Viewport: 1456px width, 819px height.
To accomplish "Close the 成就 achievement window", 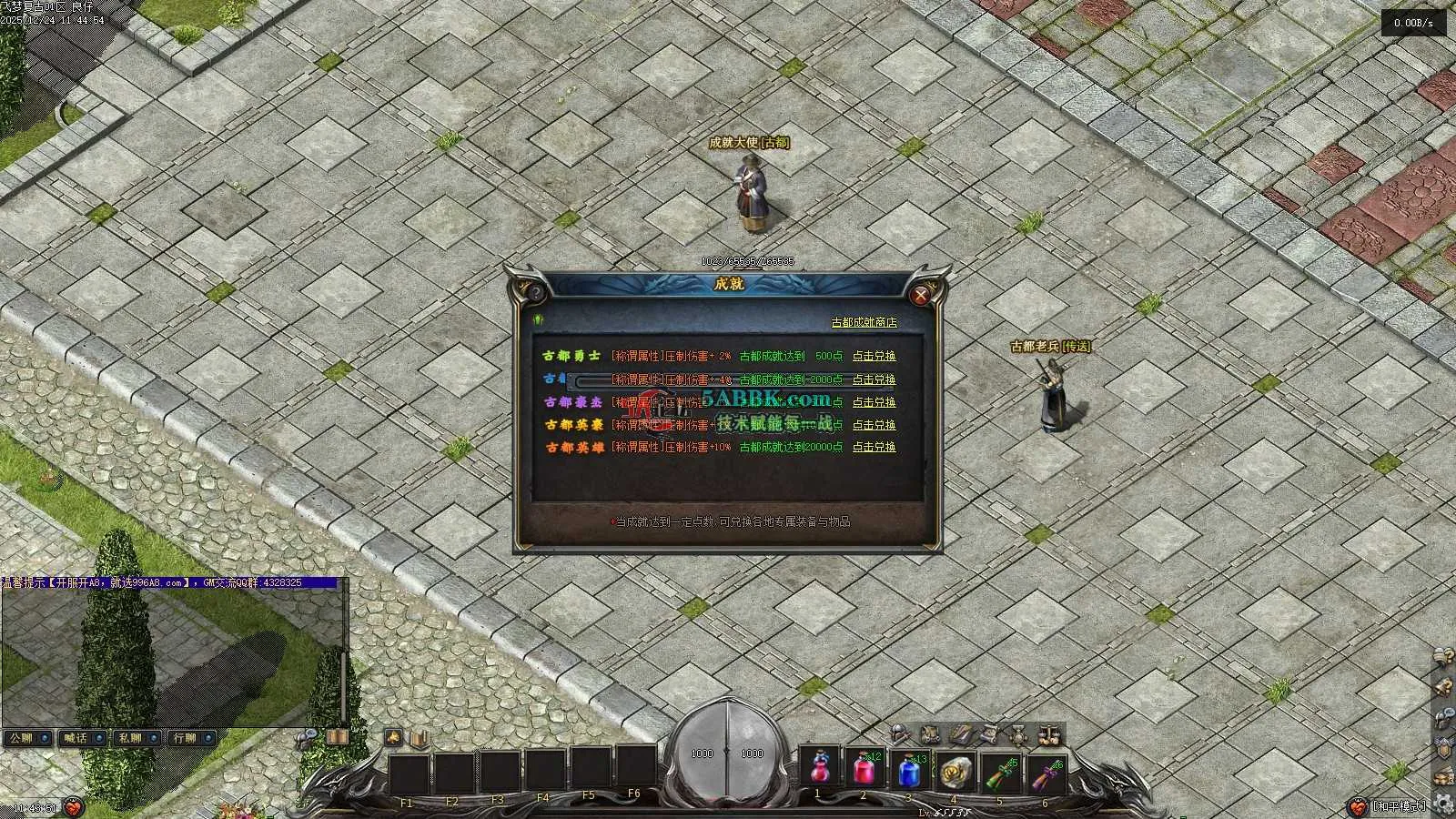I will coord(921,294).
